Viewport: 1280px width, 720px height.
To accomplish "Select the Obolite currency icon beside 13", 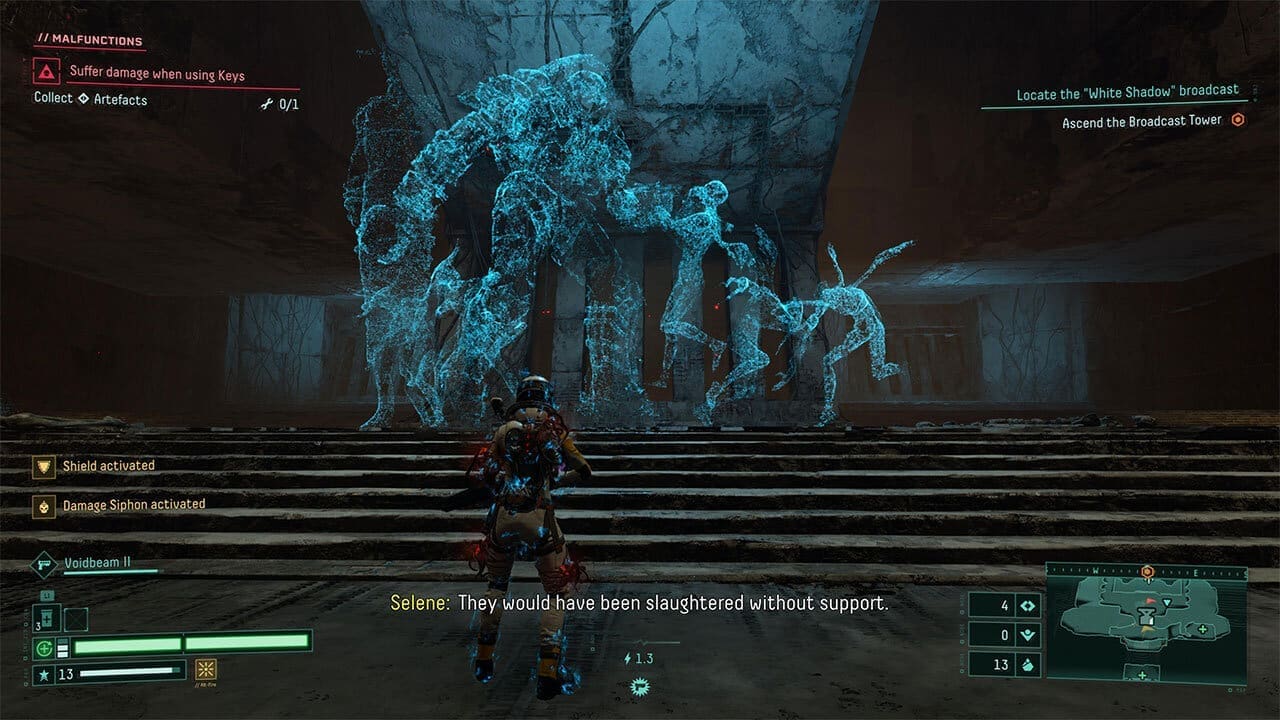I will (x=1027, y=663).
